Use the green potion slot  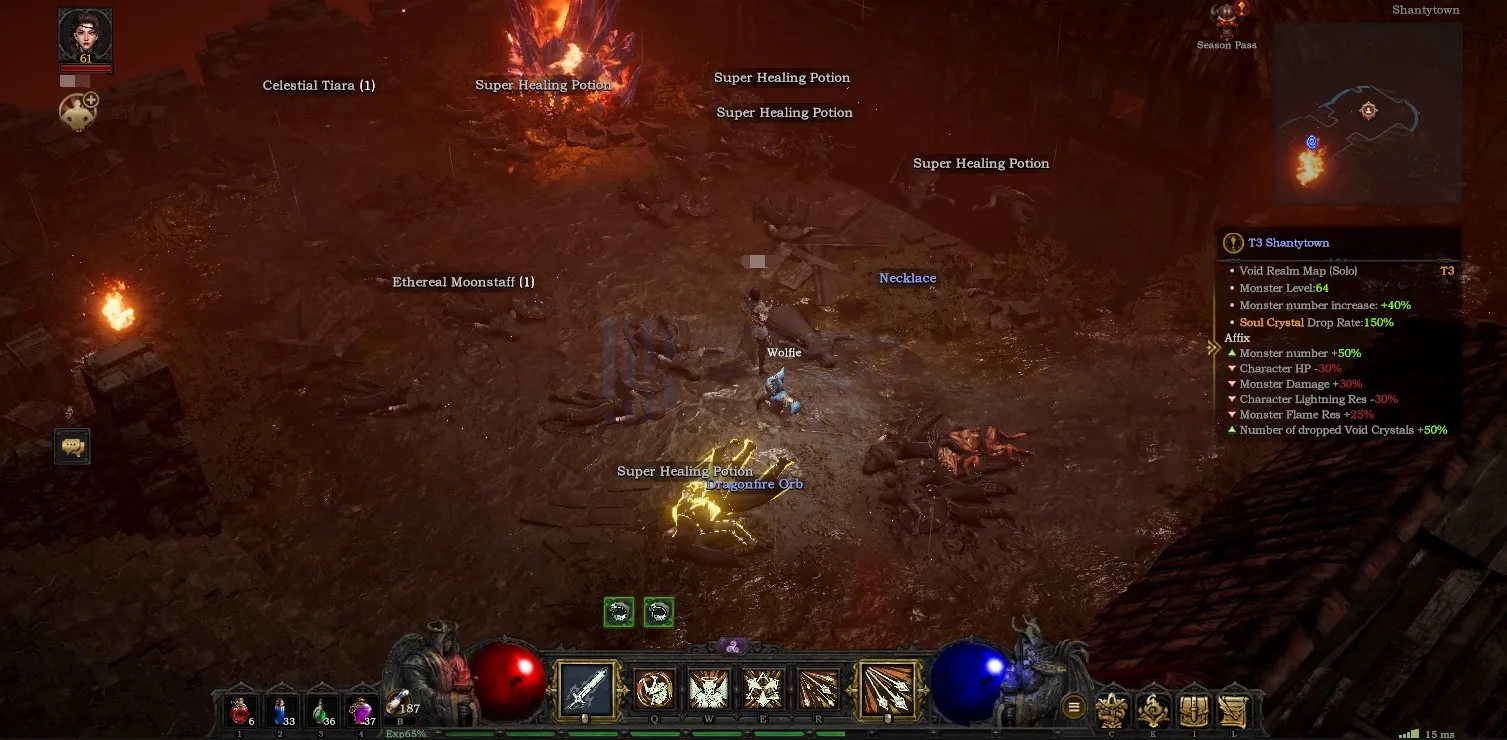320,711
